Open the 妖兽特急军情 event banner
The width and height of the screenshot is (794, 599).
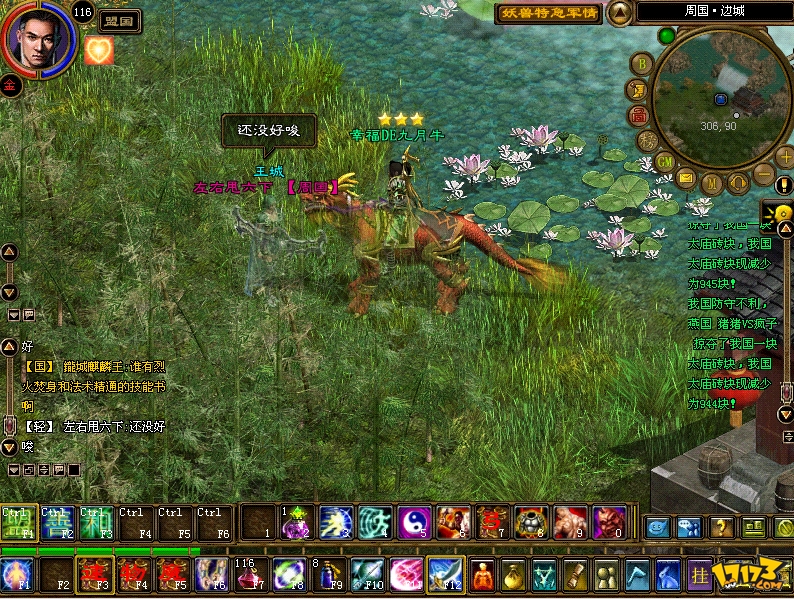[550, 13]
